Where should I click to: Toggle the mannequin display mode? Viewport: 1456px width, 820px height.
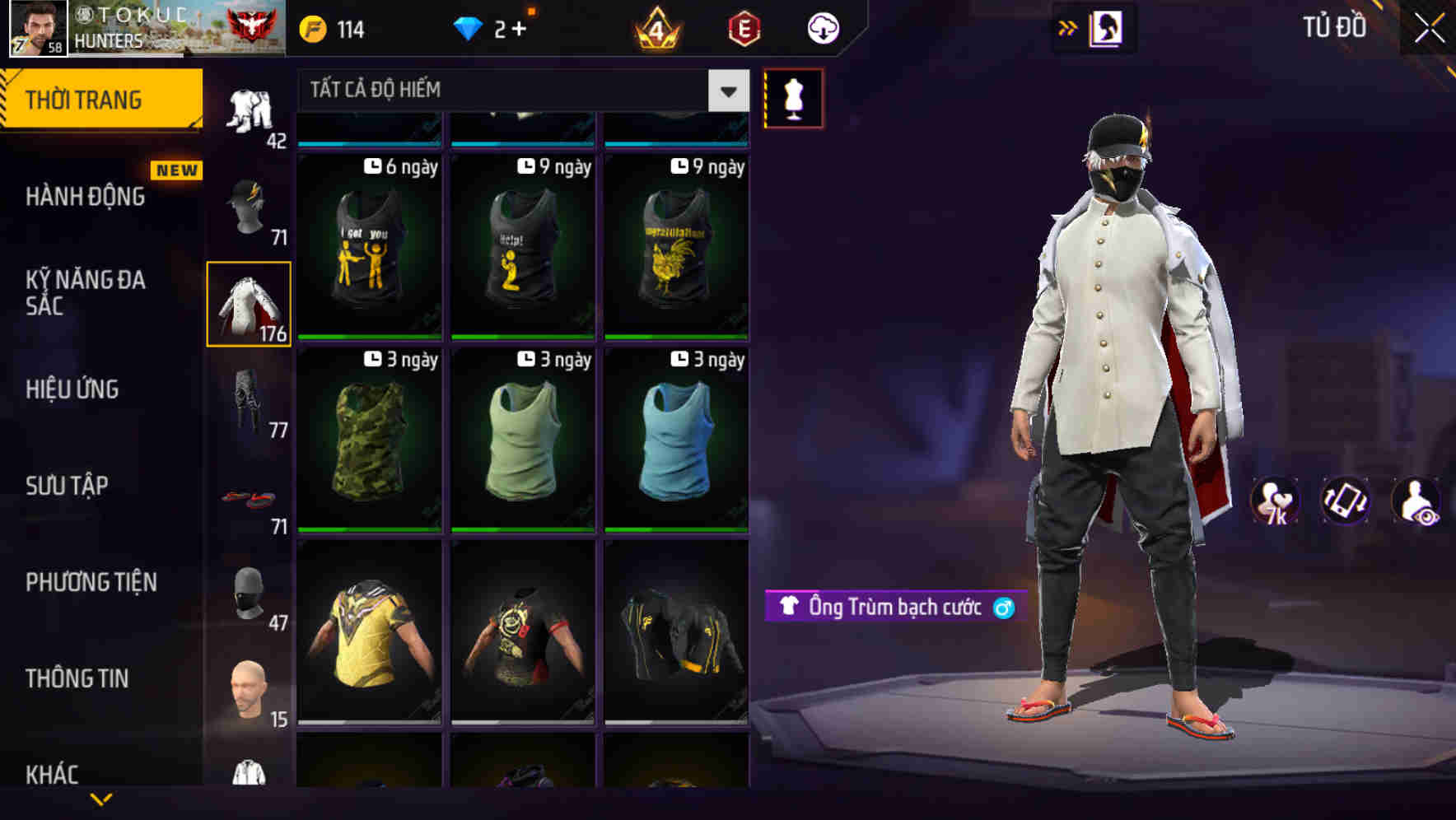click(793, 97)
